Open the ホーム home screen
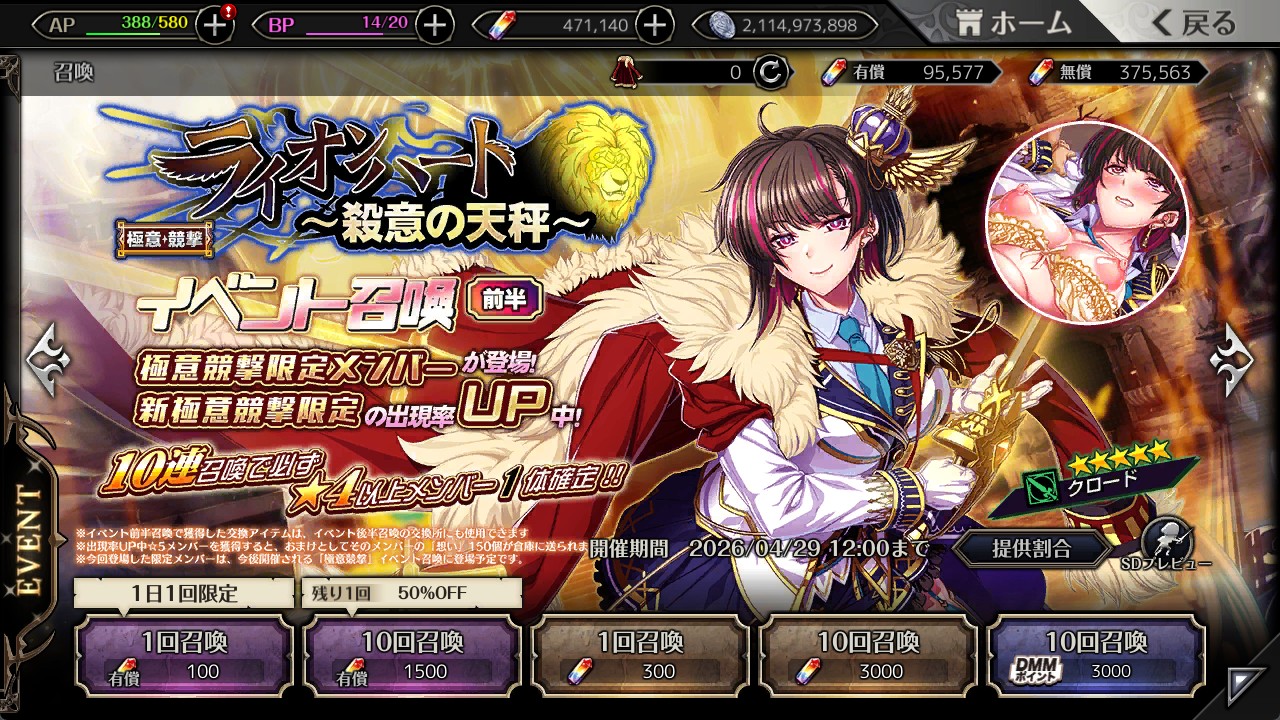Image resolution: width=1280 pixels, height=720 pixels. point(1013,22)
